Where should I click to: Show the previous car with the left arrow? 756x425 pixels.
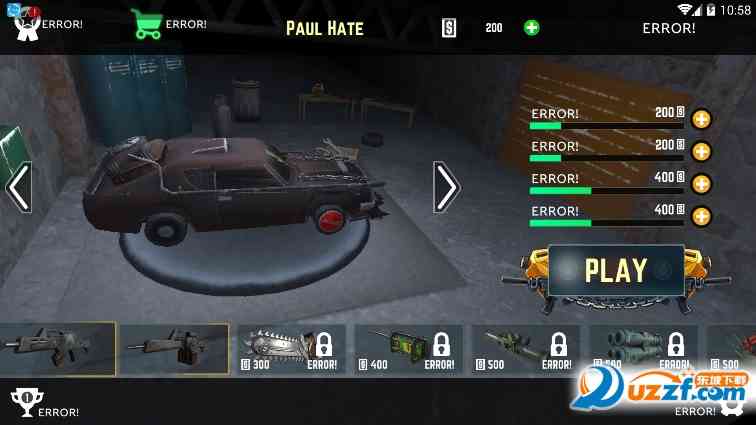[x=19, y=187]
